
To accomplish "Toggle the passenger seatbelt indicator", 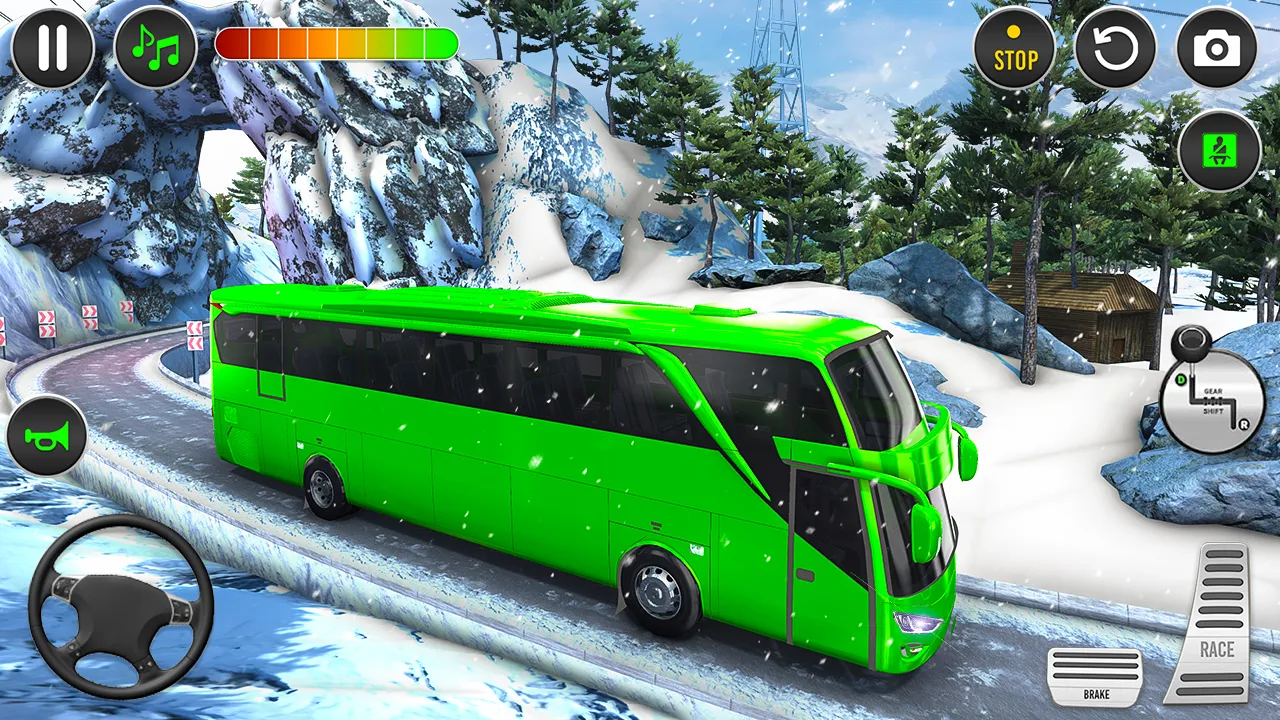I will (x=1217, y=148).
